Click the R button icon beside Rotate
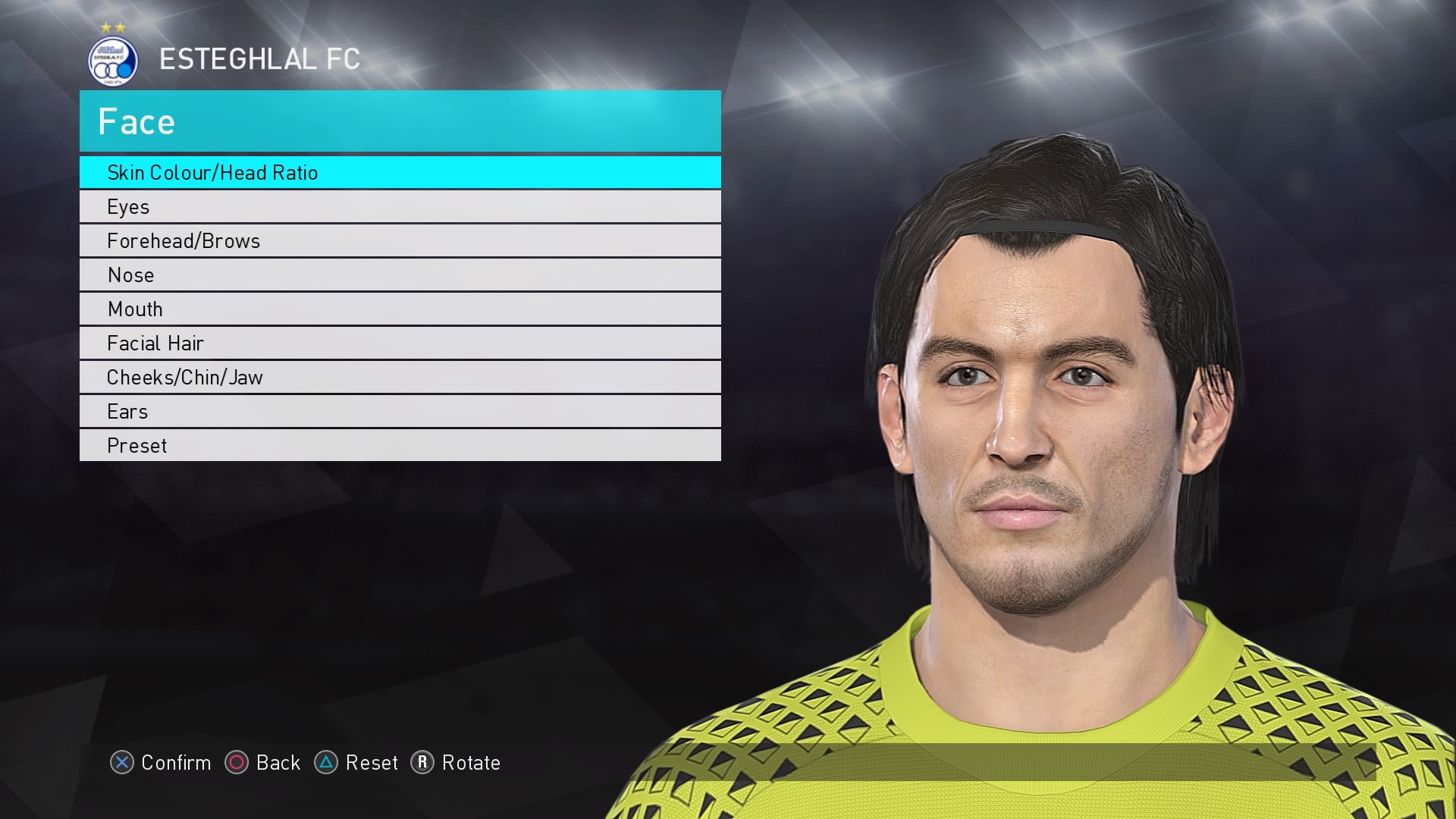1456x819 pixels. 424,763
